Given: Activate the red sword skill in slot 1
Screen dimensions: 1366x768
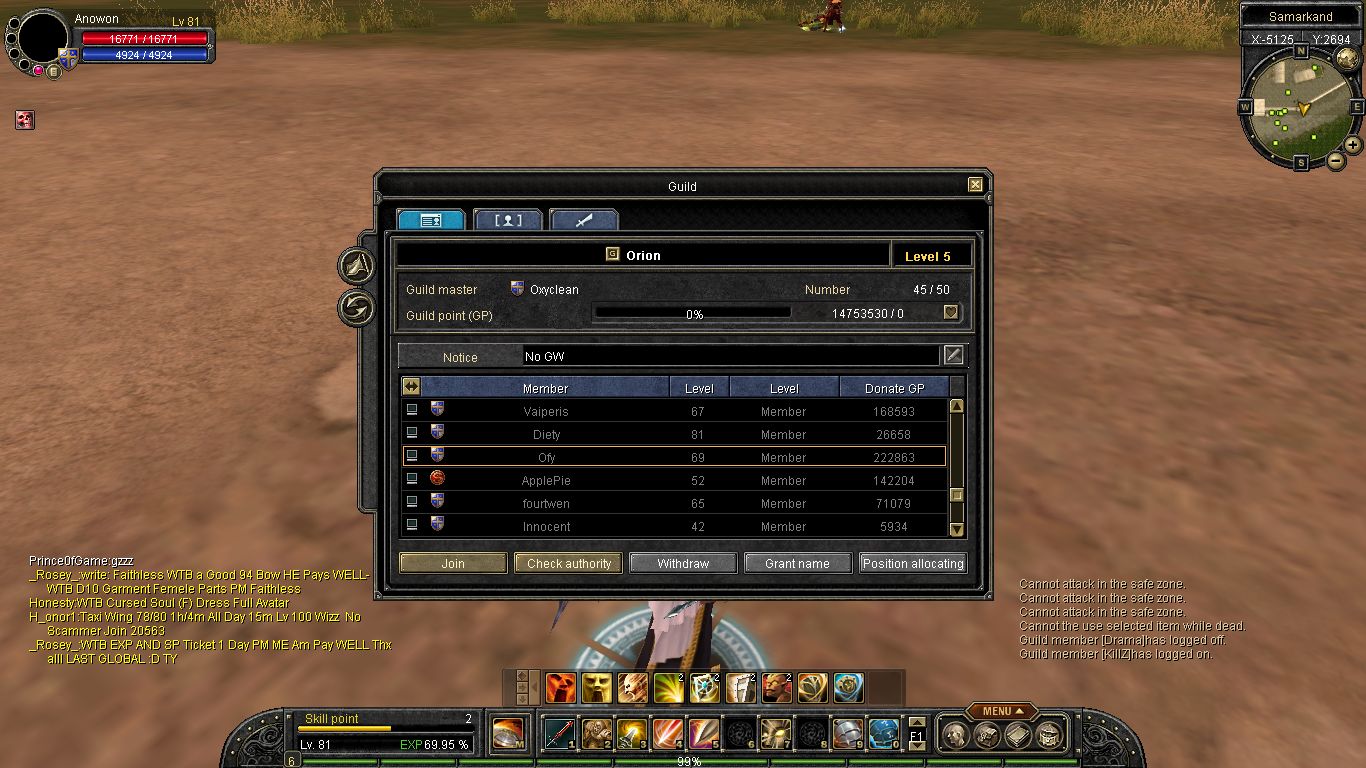Looking at the screenshot, I should click(558, 733).
